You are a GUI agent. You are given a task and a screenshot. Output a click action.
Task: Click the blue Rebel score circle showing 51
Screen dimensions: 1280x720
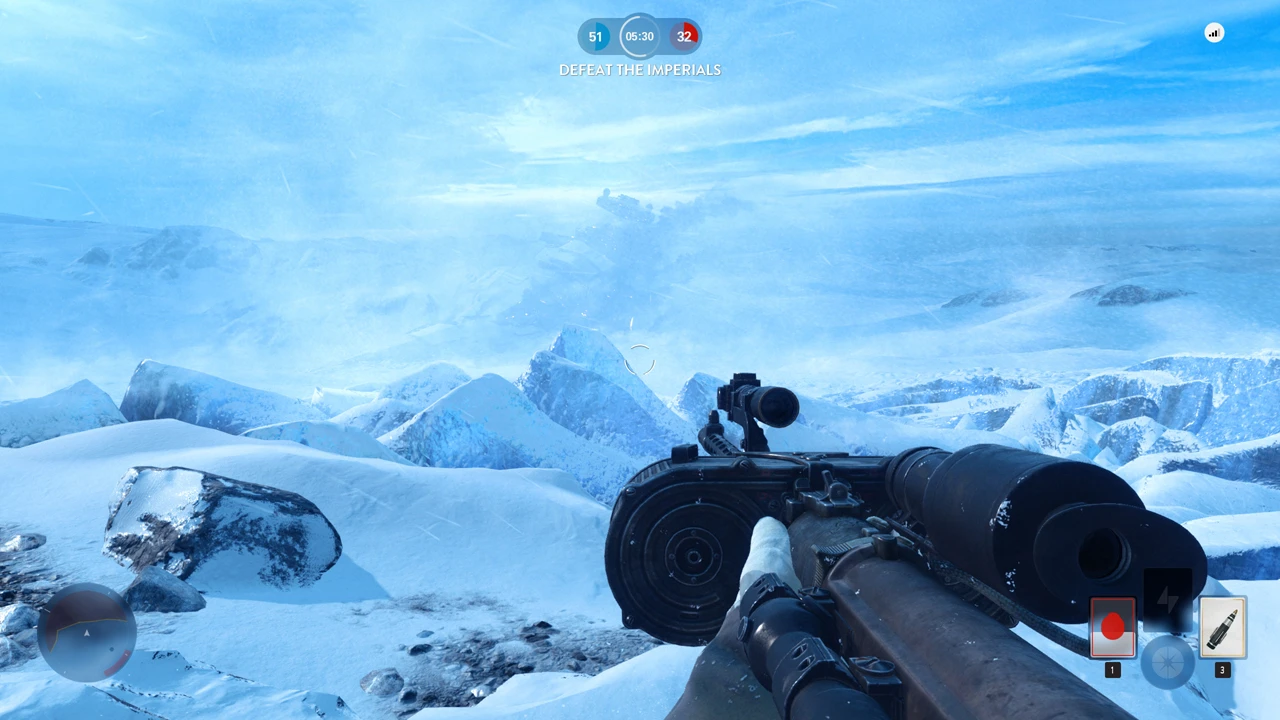point(595,36)
